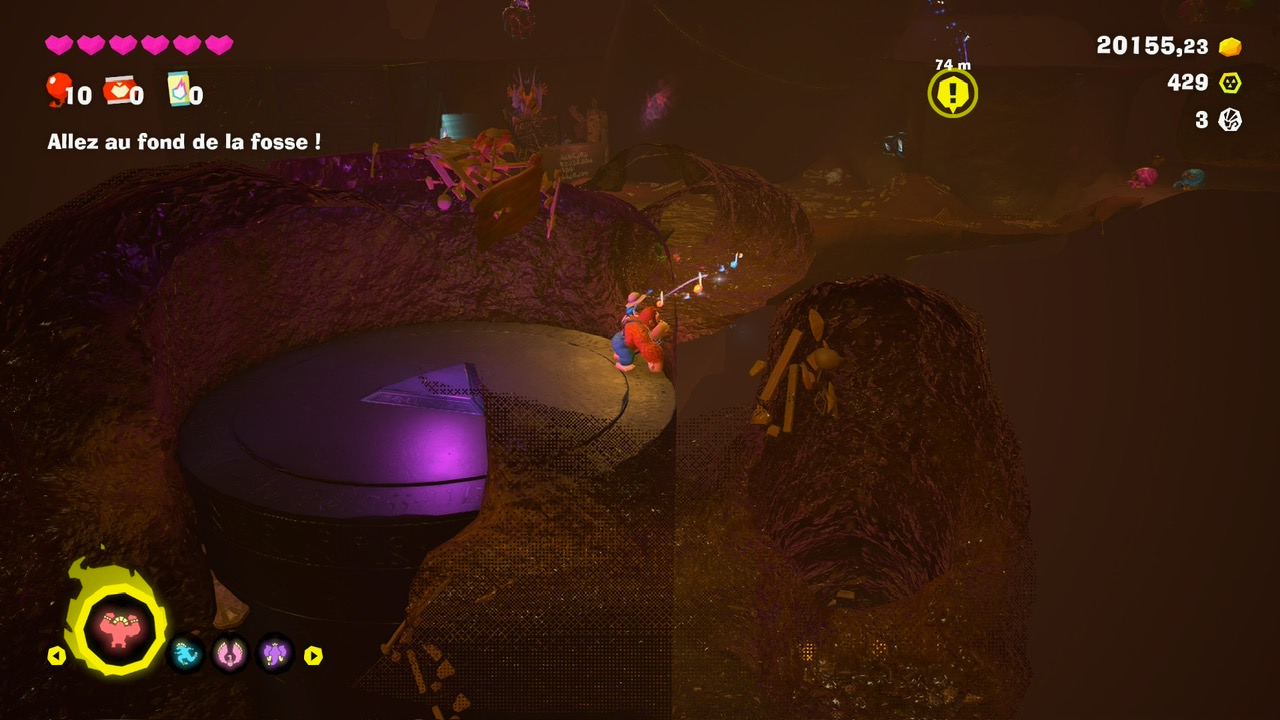The width and height of the screenshot is (1280, 720).
Task: Click the silver shell icon next to 3
Action: (x=1231, y=120)
